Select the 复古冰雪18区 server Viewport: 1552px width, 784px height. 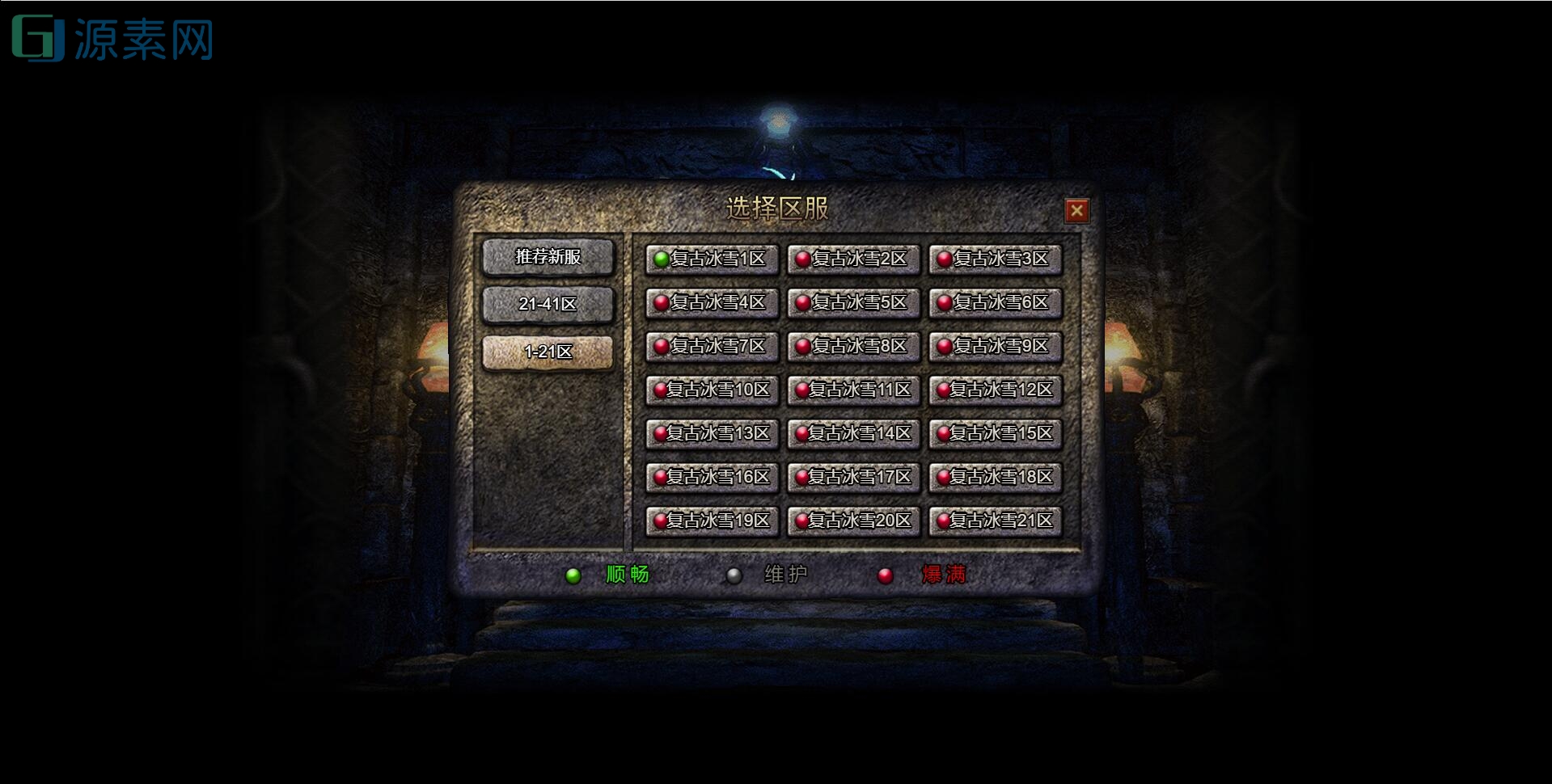(x=995, y=478)
